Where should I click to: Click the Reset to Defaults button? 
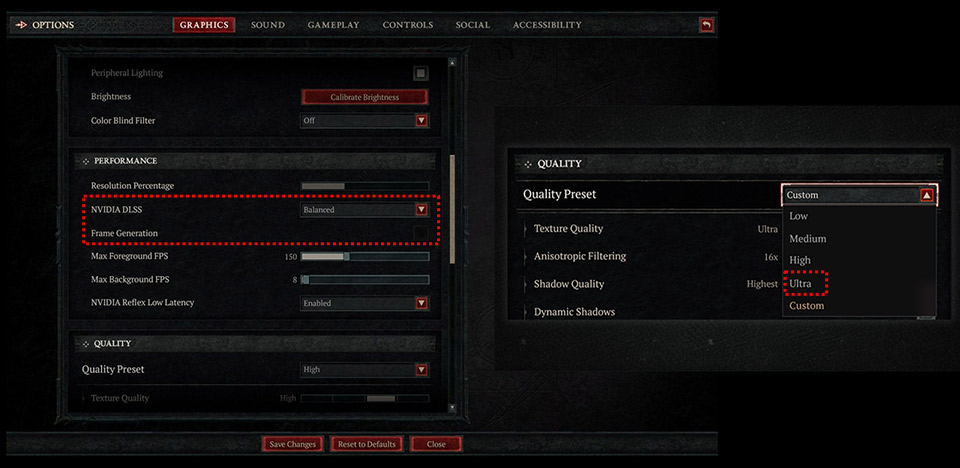pos(367,444)
